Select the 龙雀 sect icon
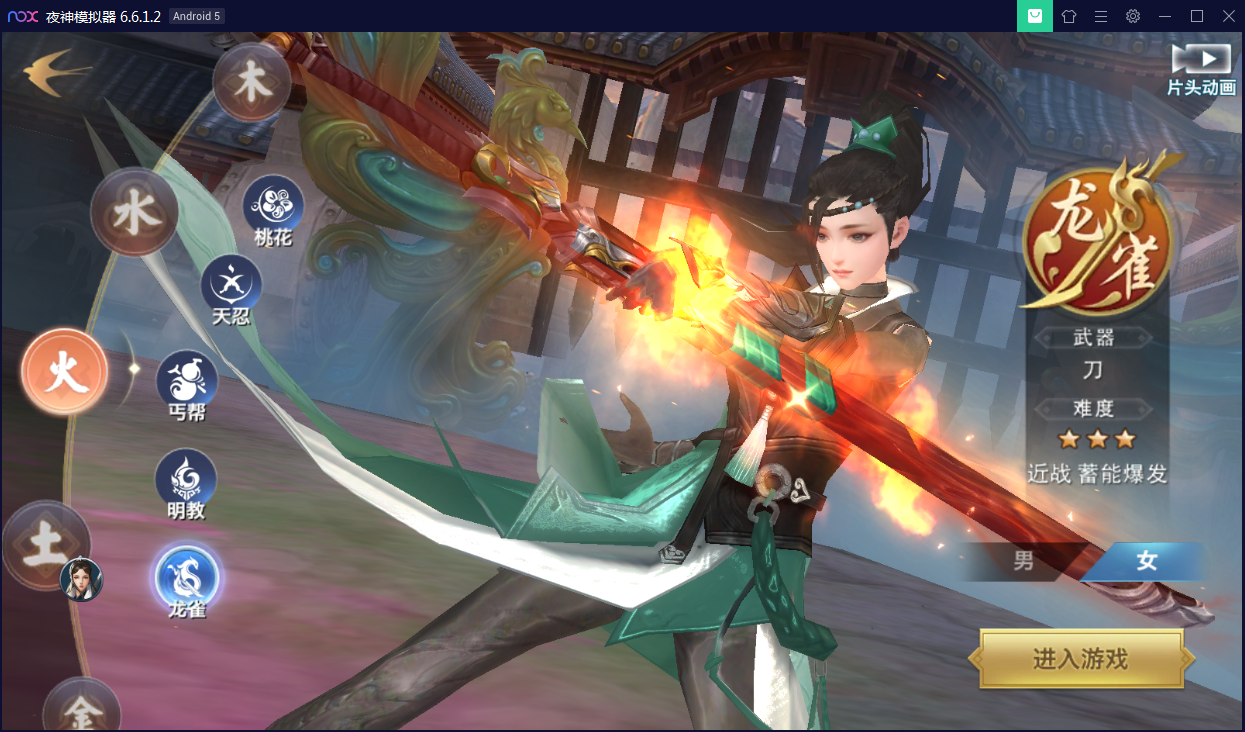1245x732 pixels. point(187,577)
